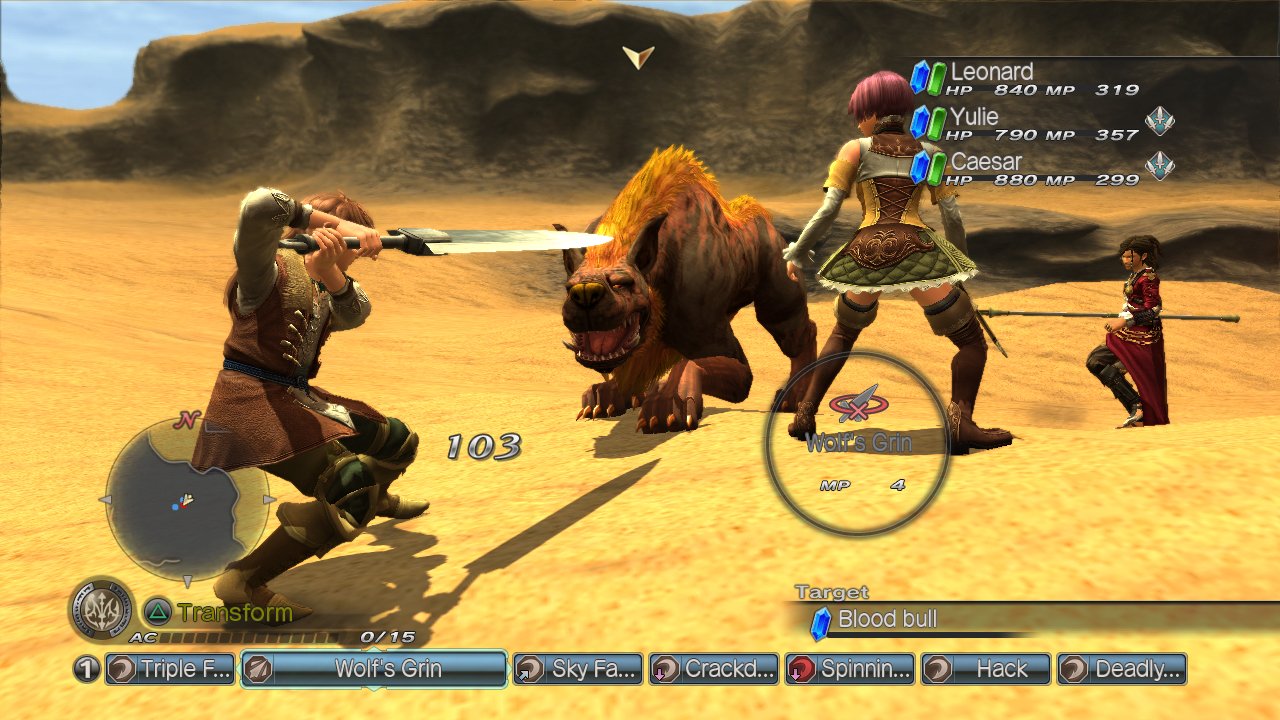
Task: Click the blue gem icon next to Blood bull
Action: coord(820,620)
